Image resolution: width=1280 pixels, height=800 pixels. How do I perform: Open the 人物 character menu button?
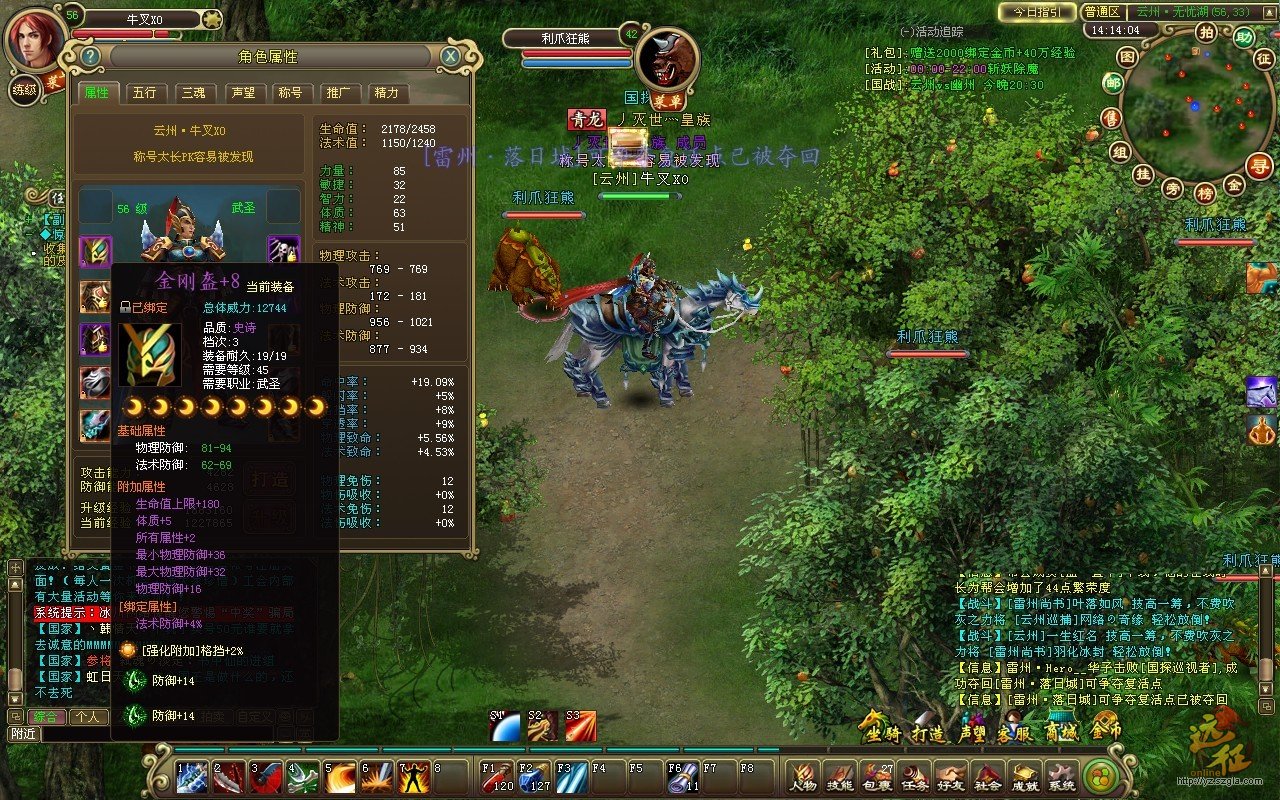tap(802, 777)
